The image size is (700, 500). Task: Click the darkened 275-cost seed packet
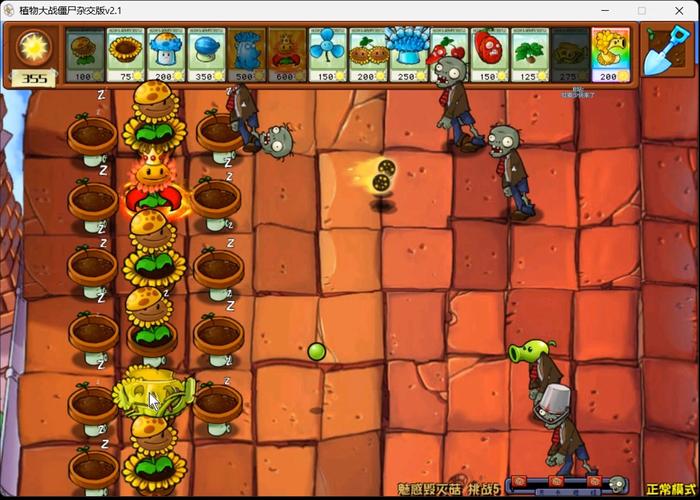click(571, 54)
